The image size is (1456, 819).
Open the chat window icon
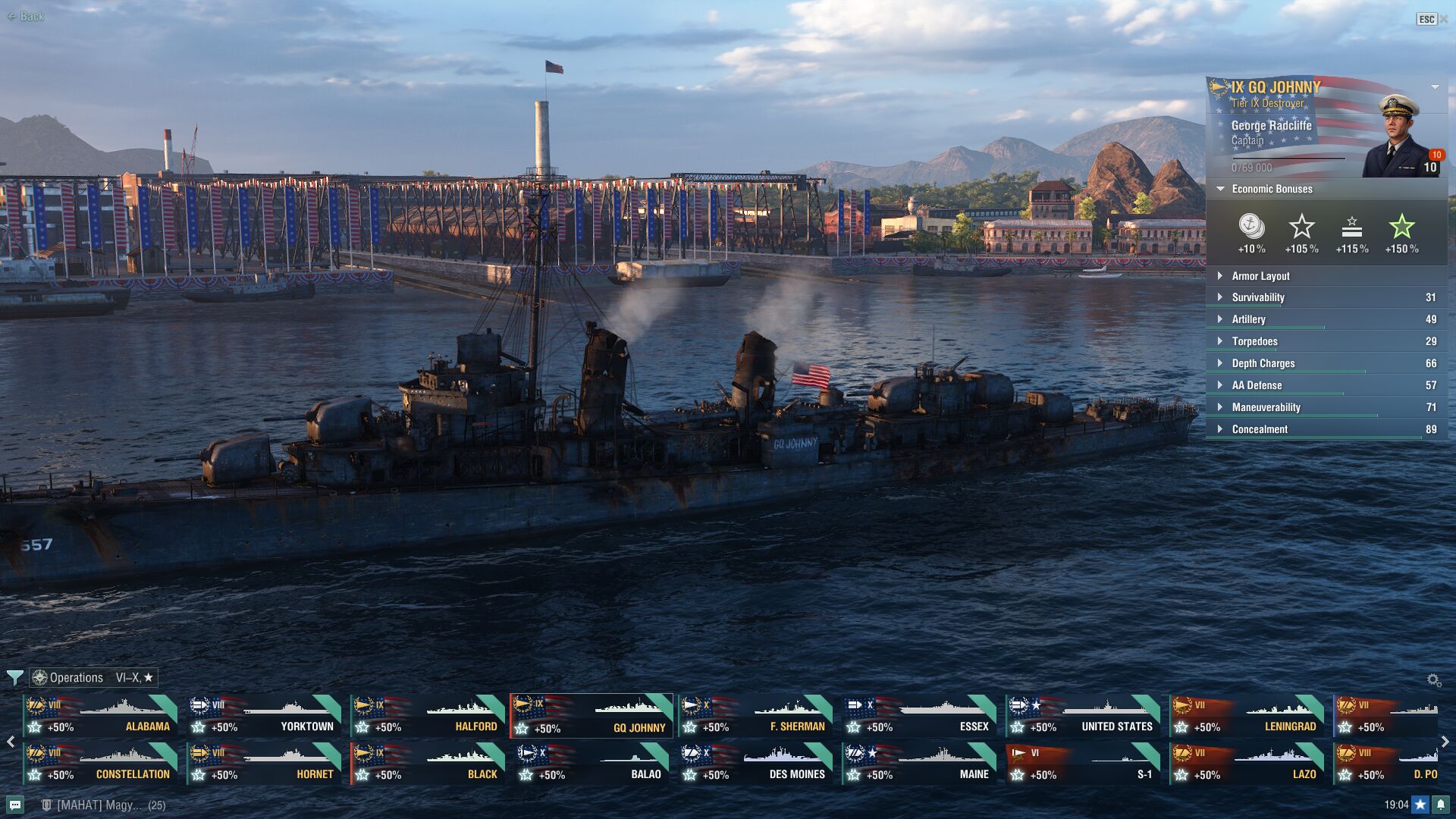[15, 805]
